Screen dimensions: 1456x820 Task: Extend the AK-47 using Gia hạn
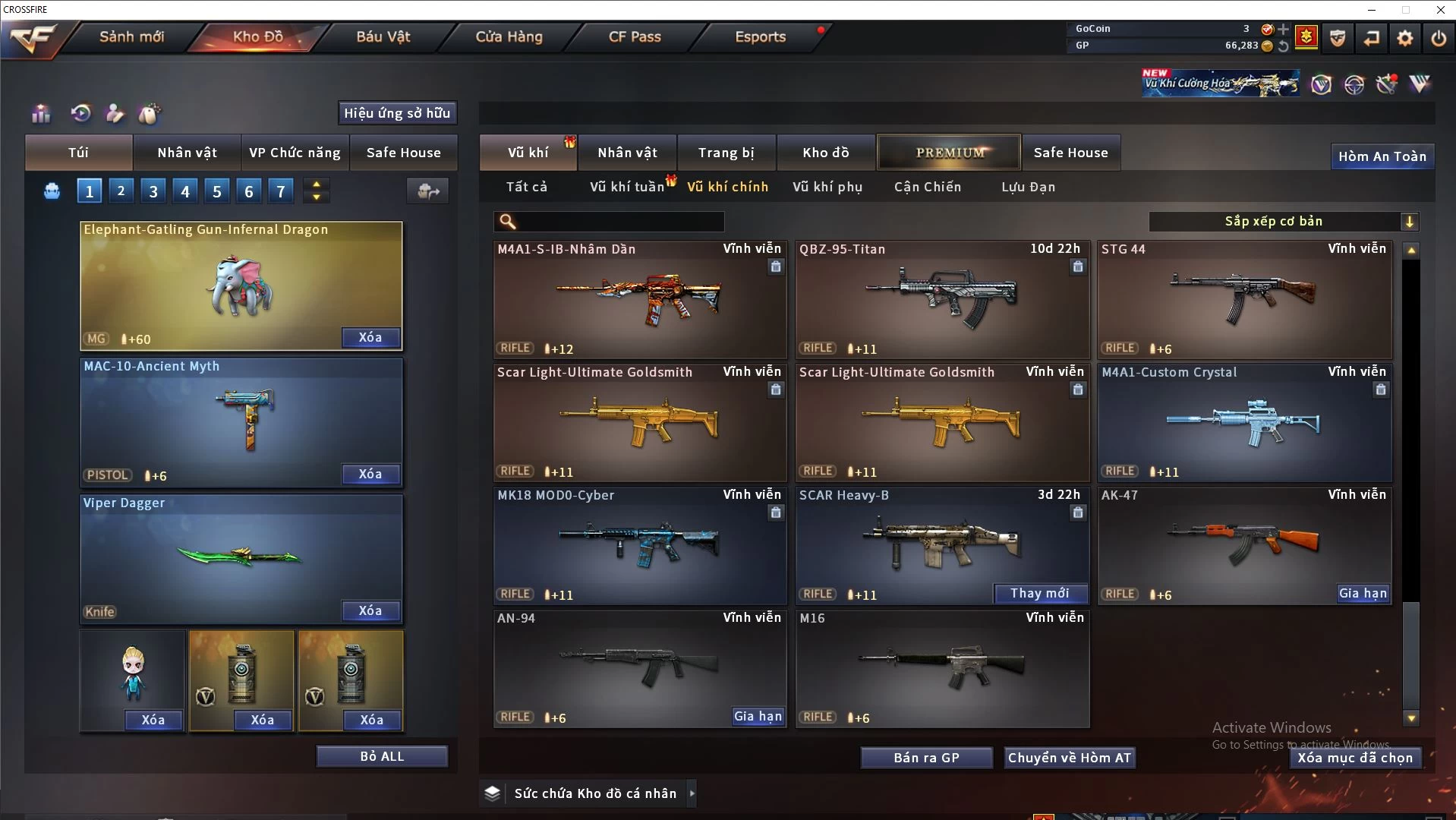tap(1363, 594)
